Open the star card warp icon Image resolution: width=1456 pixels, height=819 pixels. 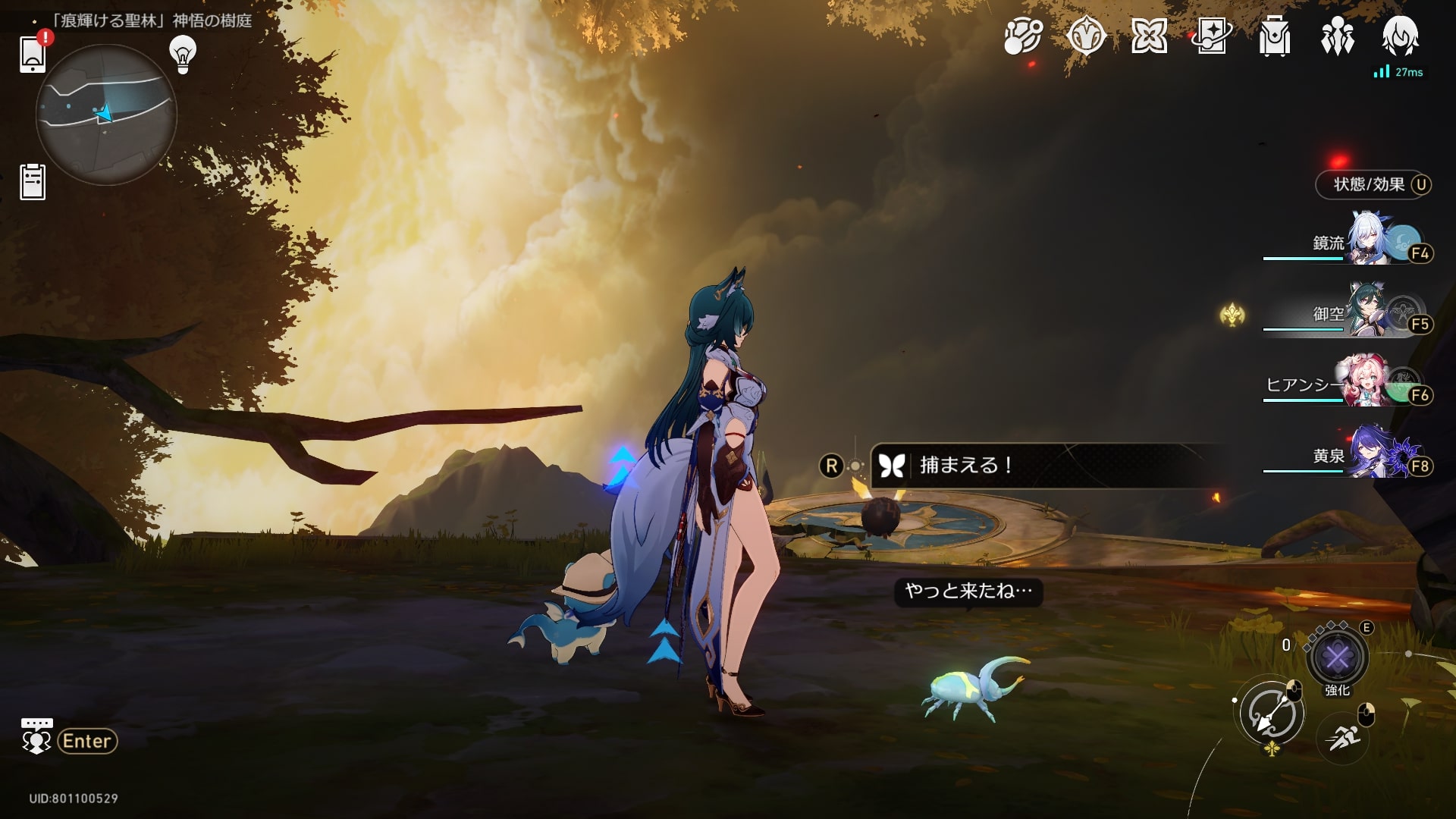pyautogui.click(x=1212, y=36)
